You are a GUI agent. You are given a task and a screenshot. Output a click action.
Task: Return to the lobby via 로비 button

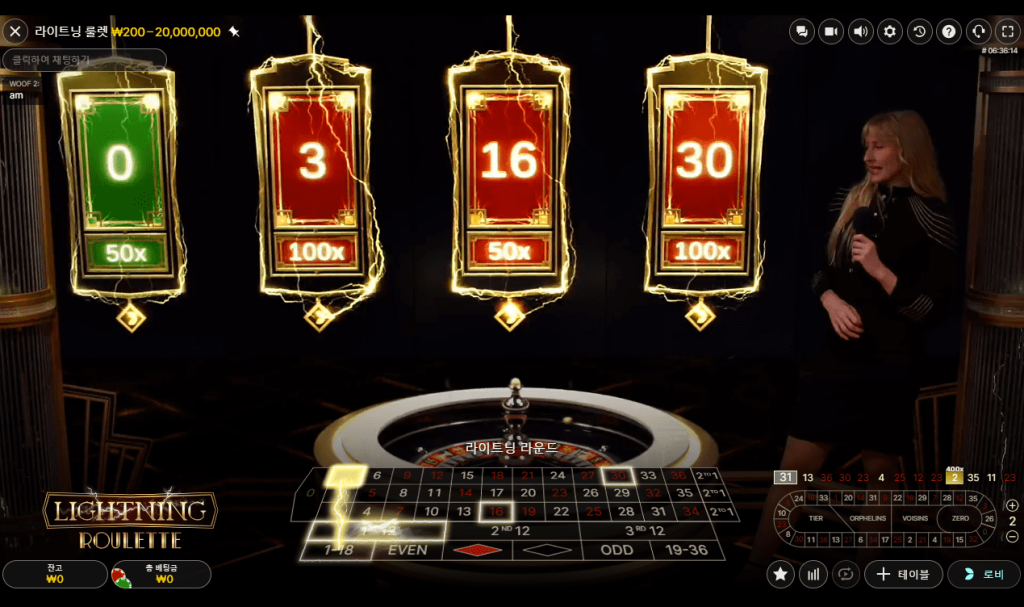click(984, 574)
